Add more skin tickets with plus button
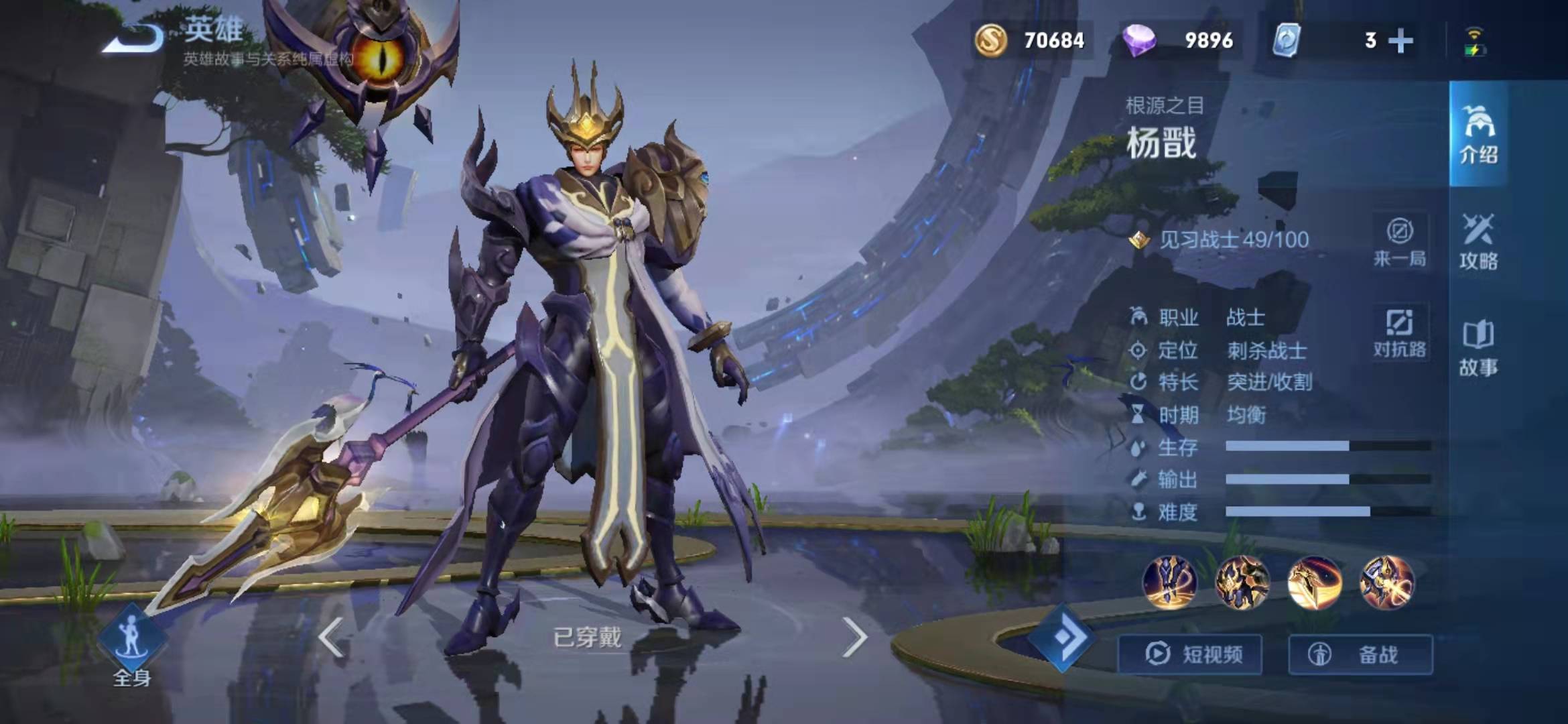The height and width of the screenshot is (724, 1568). click(1400, 41)
